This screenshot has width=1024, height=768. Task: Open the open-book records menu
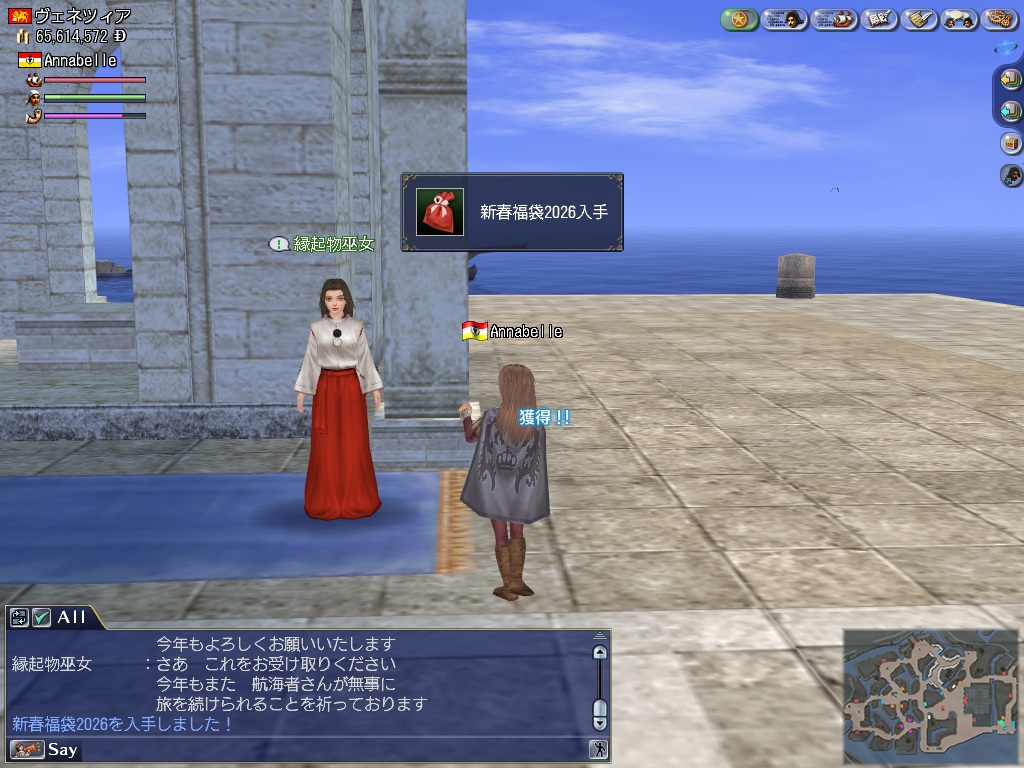point(878,19)
